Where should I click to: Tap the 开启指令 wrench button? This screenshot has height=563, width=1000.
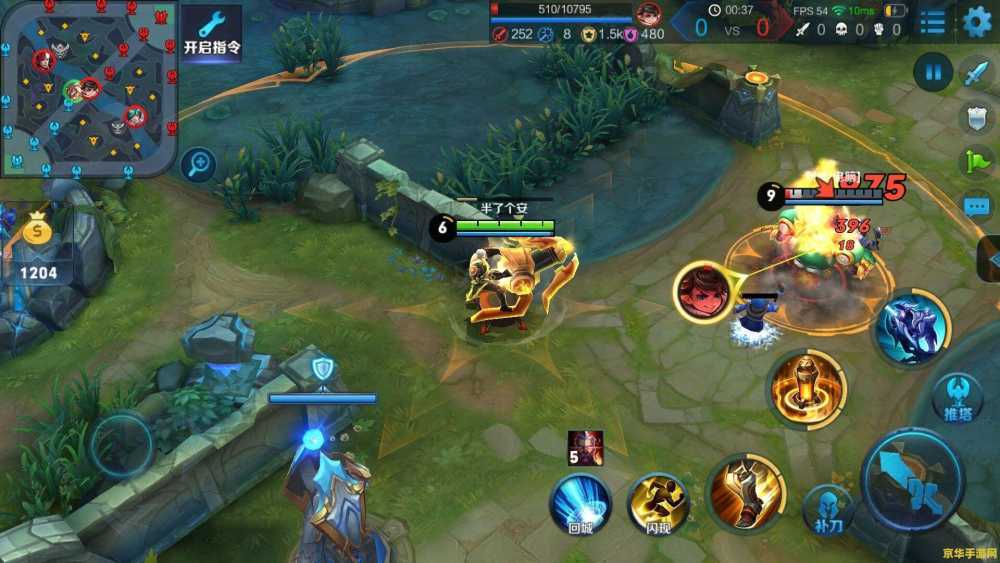coord(211,32)
